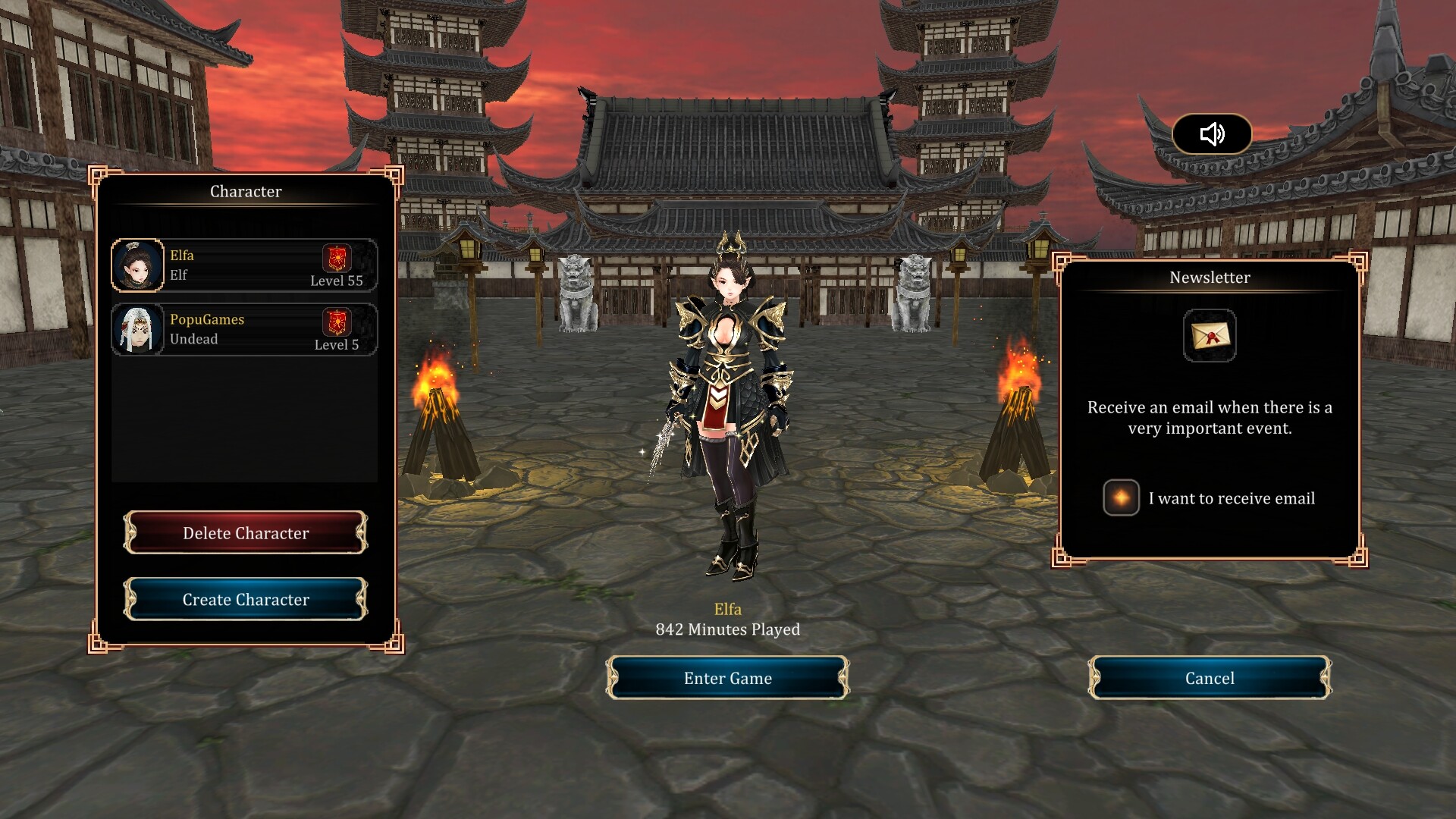Toggle the glowing newsletter subscription indicator

click(x=1121, y=498)
